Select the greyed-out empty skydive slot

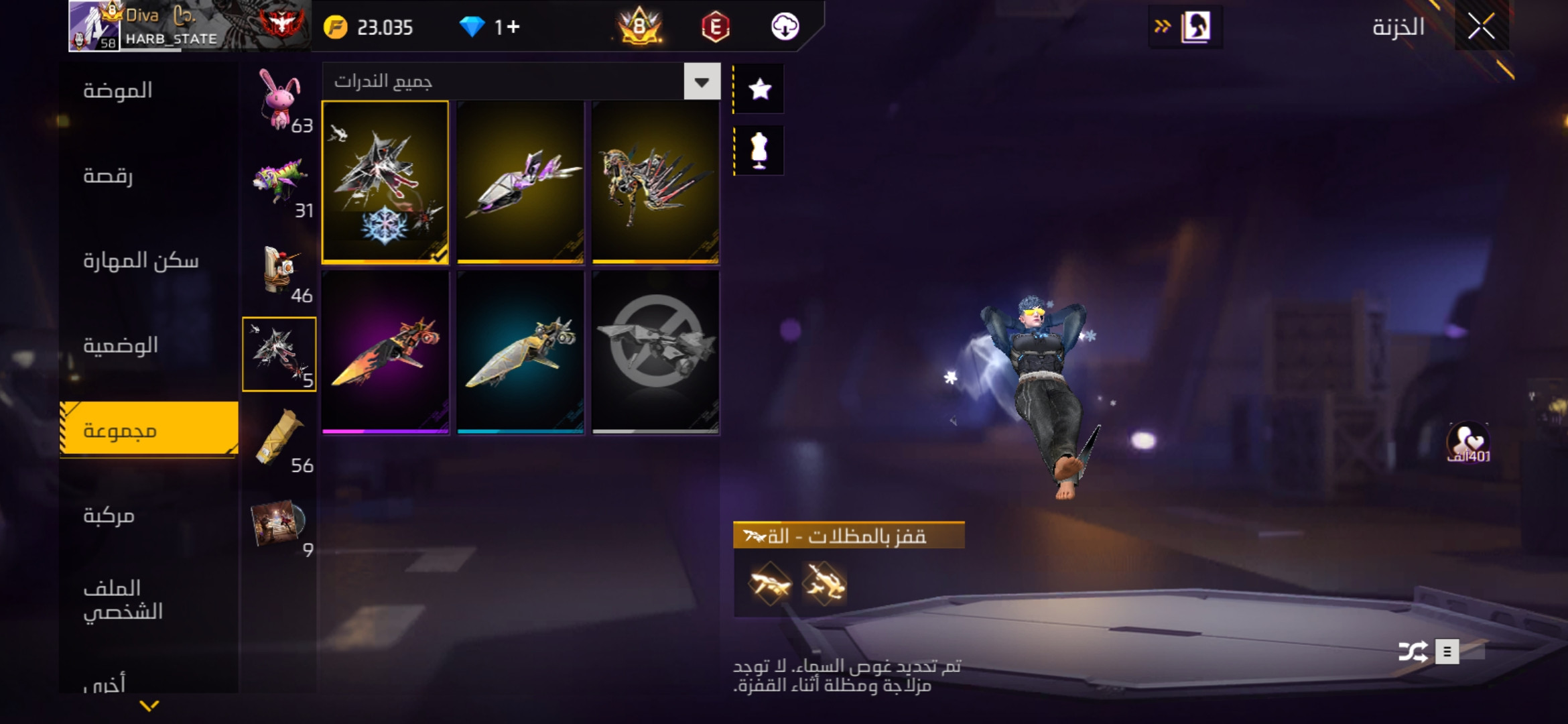click(x=655, y=352)
